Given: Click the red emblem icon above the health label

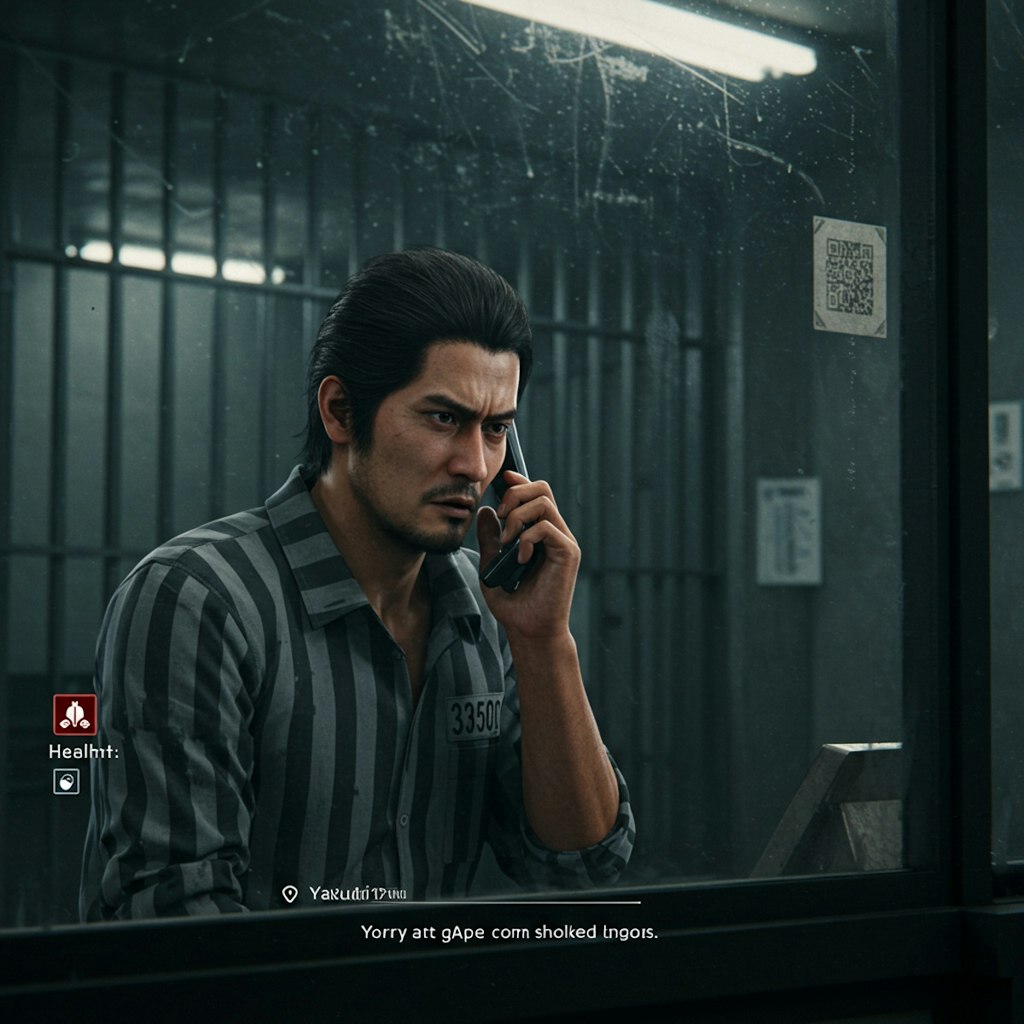Looking at the screenshot, I should 75,715.
